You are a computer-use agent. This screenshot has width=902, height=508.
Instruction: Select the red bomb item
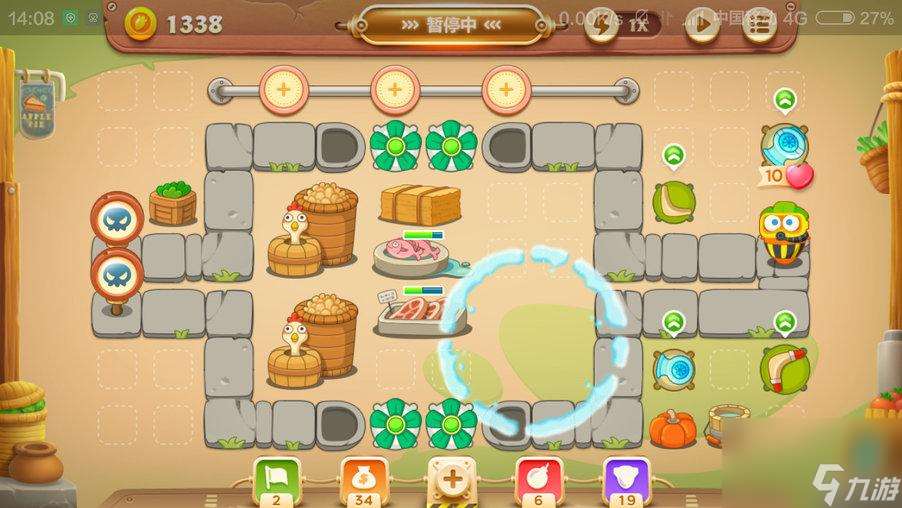click(538, 478)
